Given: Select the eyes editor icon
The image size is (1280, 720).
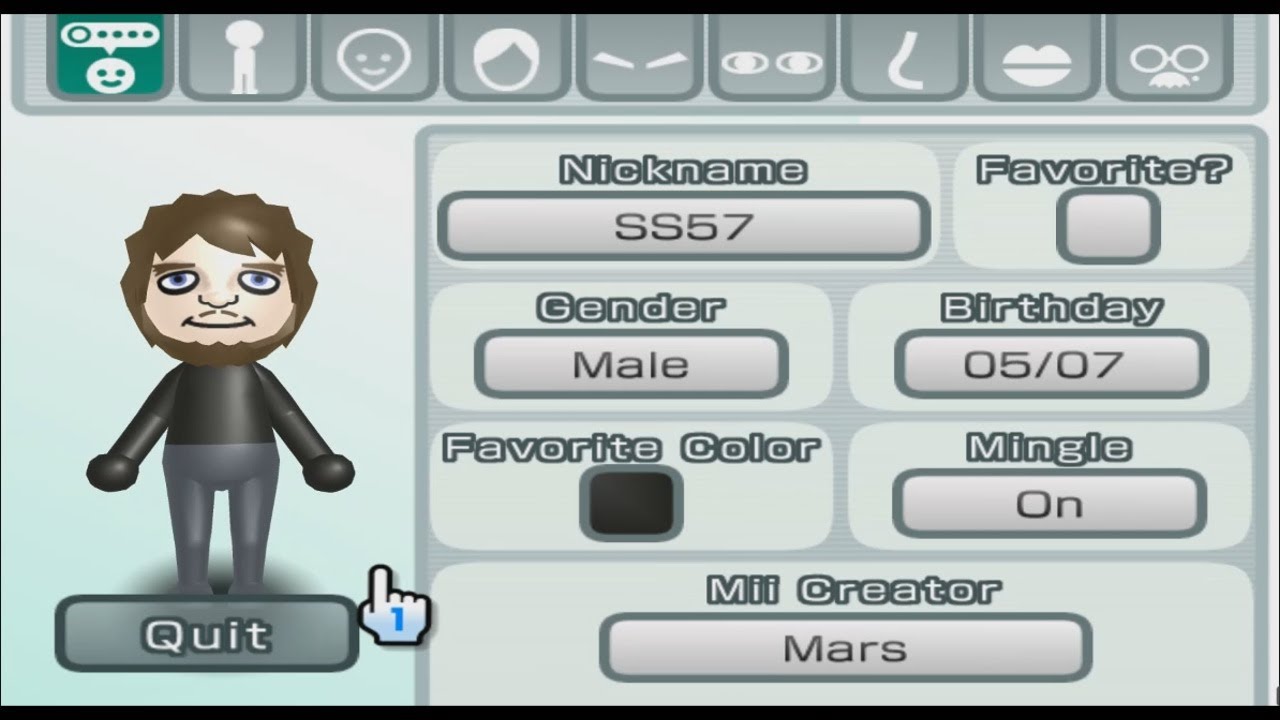Looking at the screenshot, I should 770,55.
